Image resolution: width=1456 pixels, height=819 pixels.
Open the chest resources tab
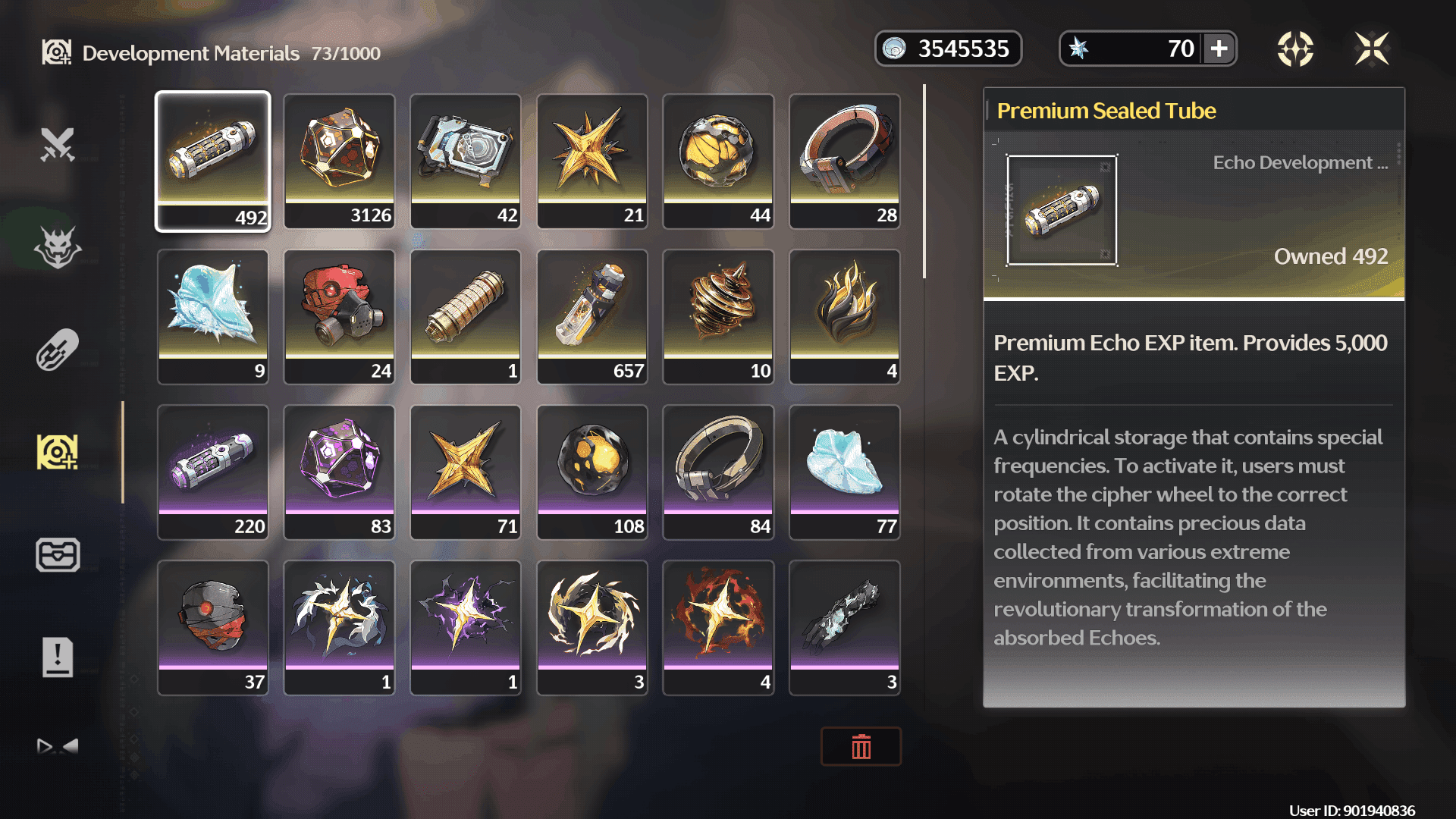click(58, 554)
